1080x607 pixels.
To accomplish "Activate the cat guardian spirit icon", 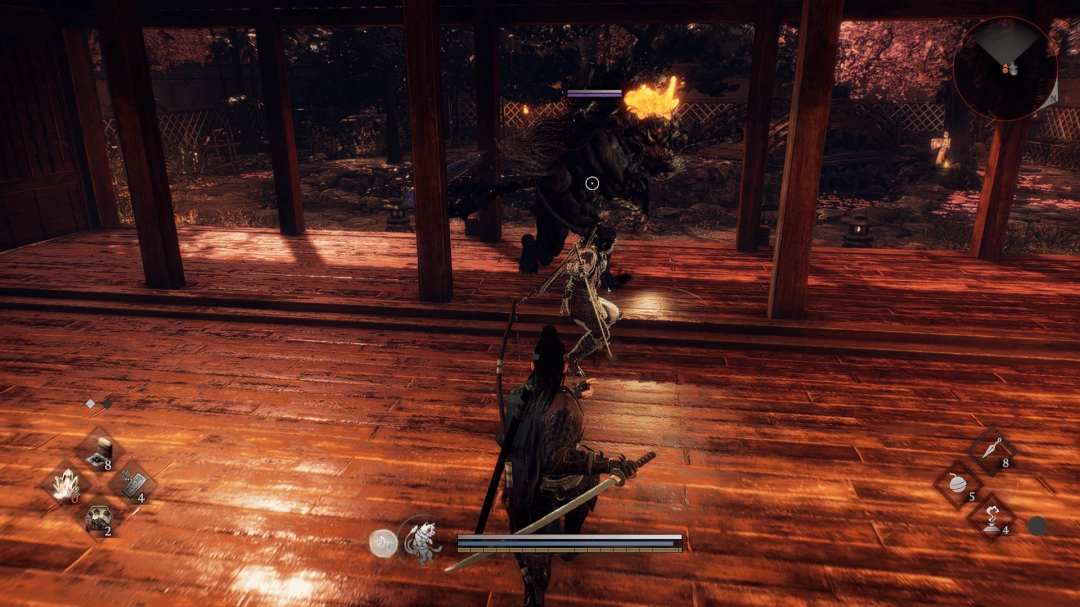I will [x=421, y=541].
